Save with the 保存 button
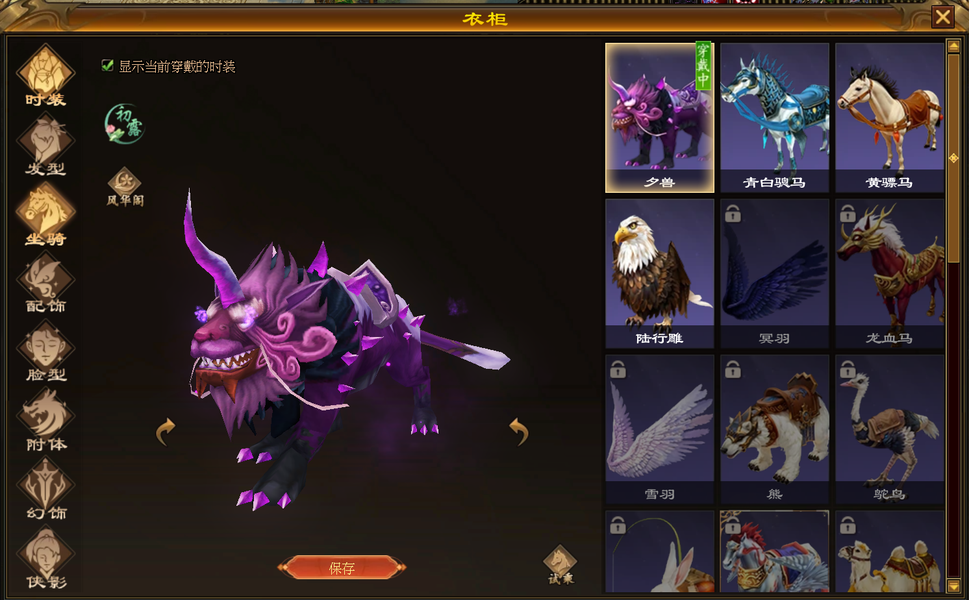The width and height of the screenshot is (969, 600). [x=342, y=568]
